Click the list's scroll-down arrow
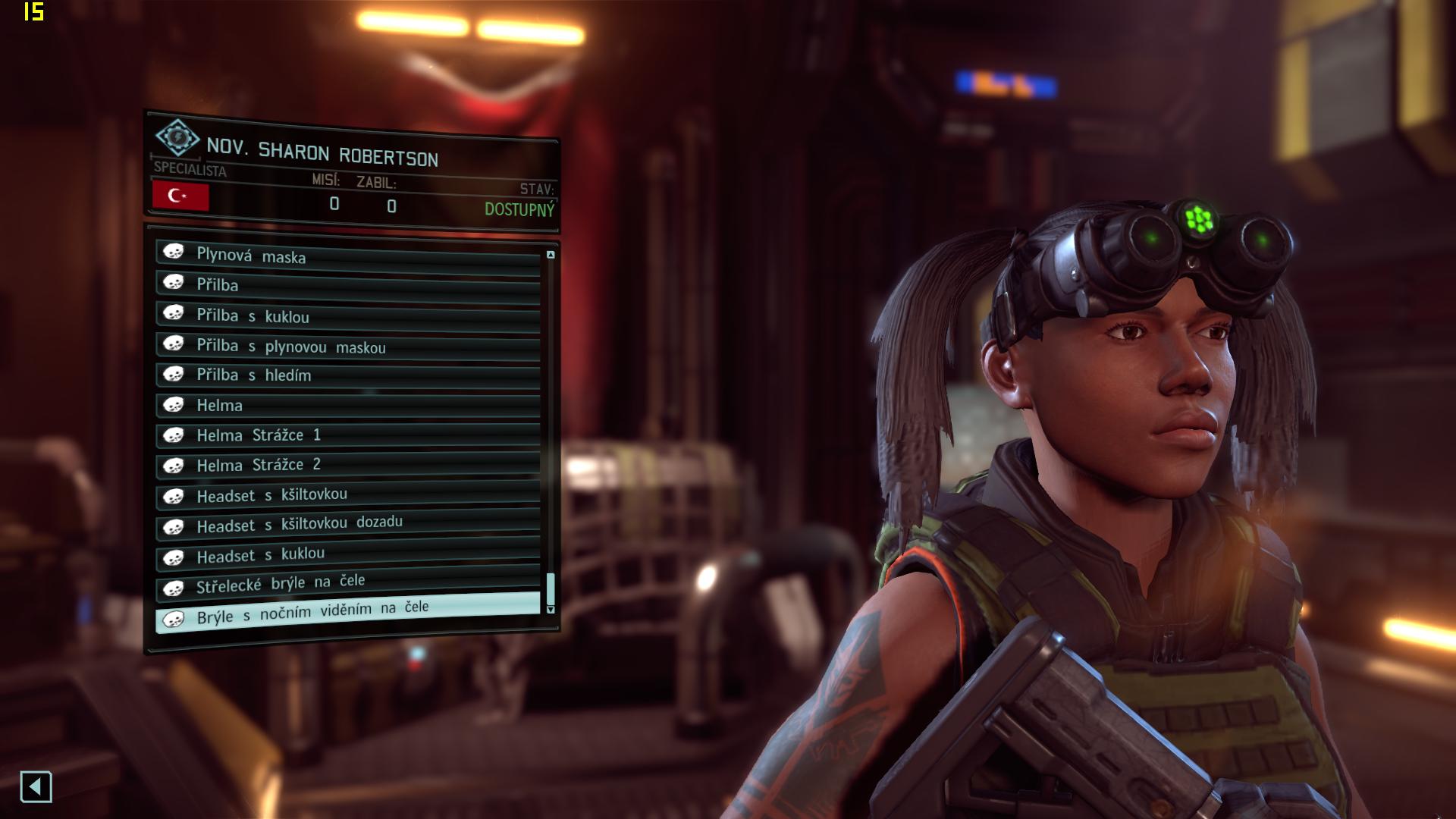This screenshot has height=819, width=1456. click(551, 610)
